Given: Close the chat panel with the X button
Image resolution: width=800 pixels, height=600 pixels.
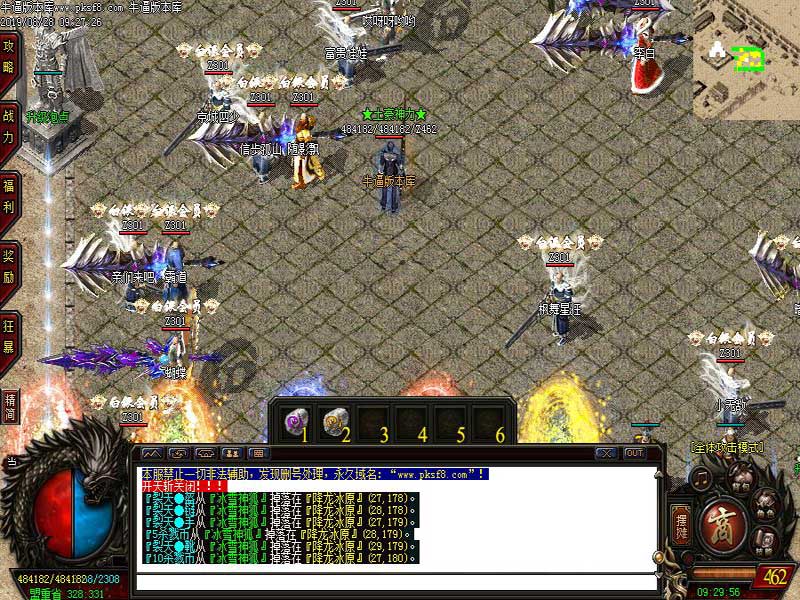Looking at the screenshot, I should (x=606, y=453).
